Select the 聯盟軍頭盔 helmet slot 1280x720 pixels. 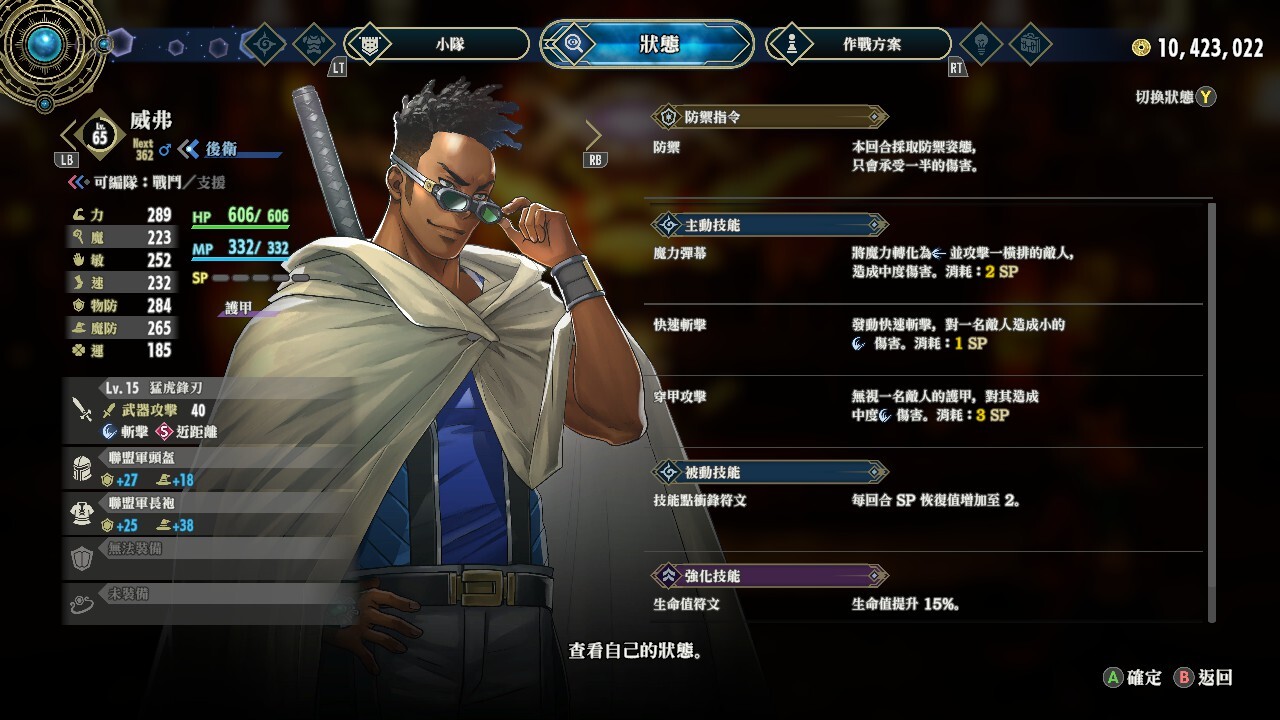click(x=210, y=469)
